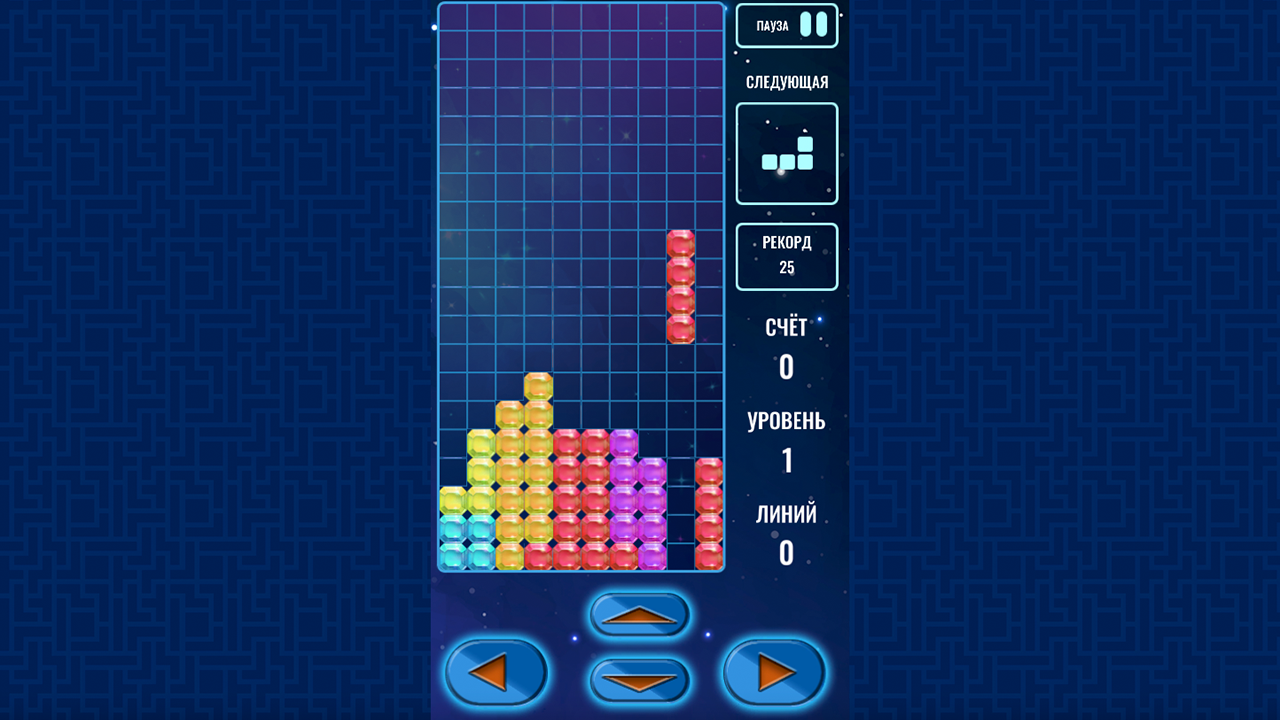Click the score value showing 0

pyautogui.click(x=786, y=366)
